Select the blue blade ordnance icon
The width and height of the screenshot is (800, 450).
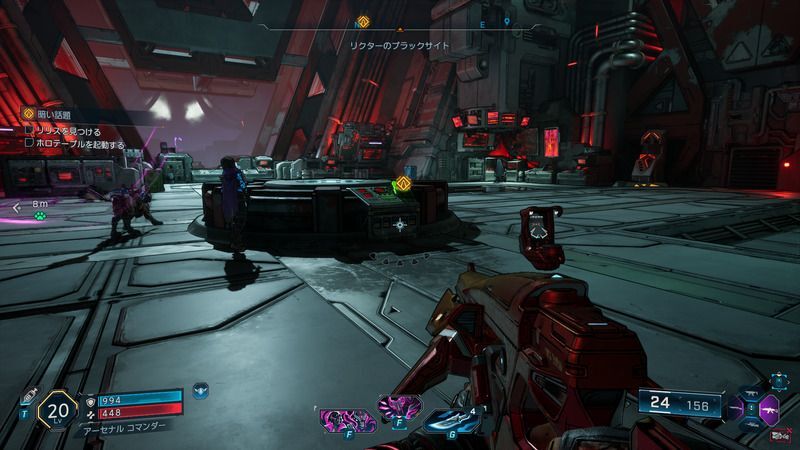point(448,421)
